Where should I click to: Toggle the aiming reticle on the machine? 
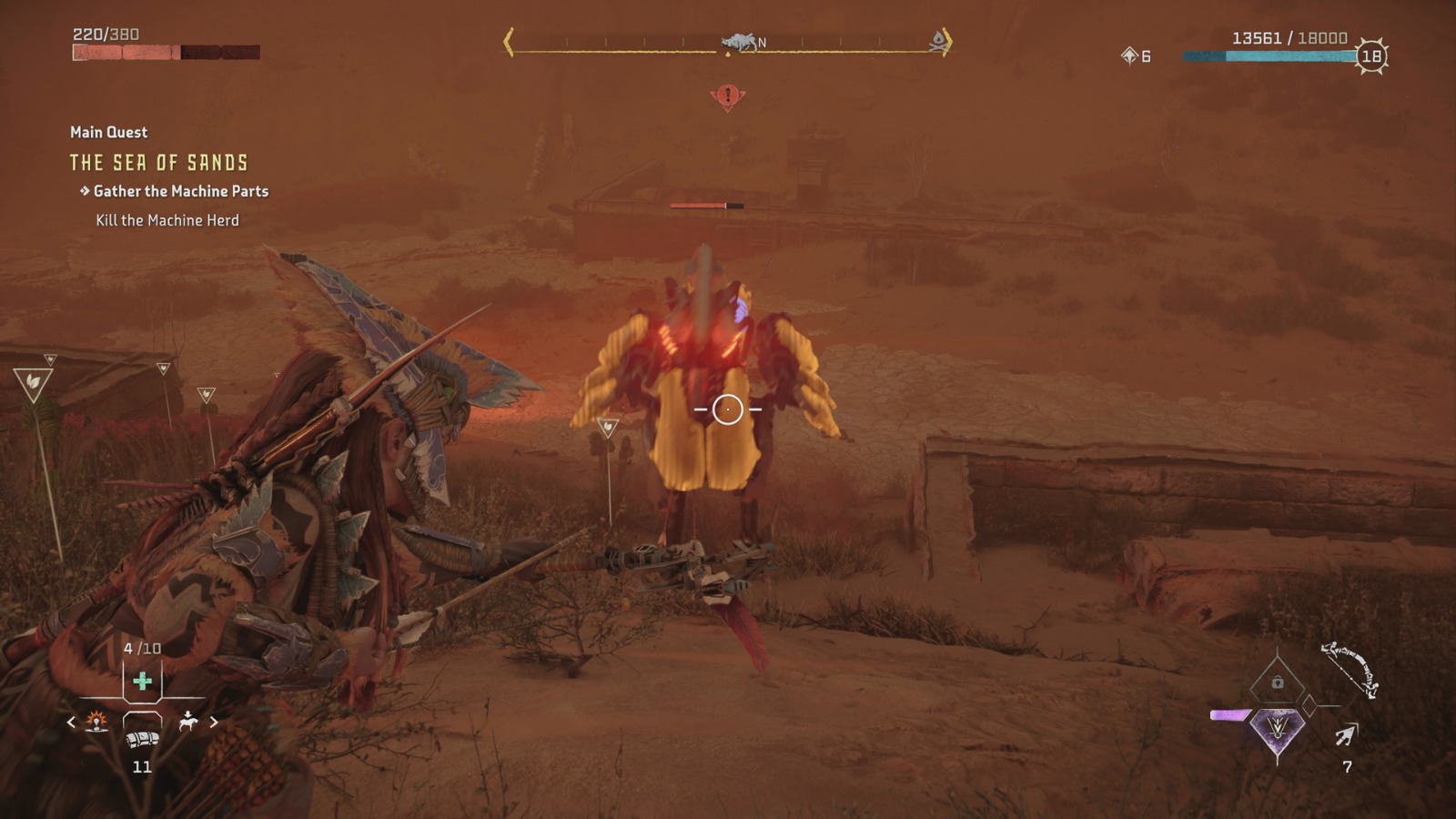coord(728,410)
